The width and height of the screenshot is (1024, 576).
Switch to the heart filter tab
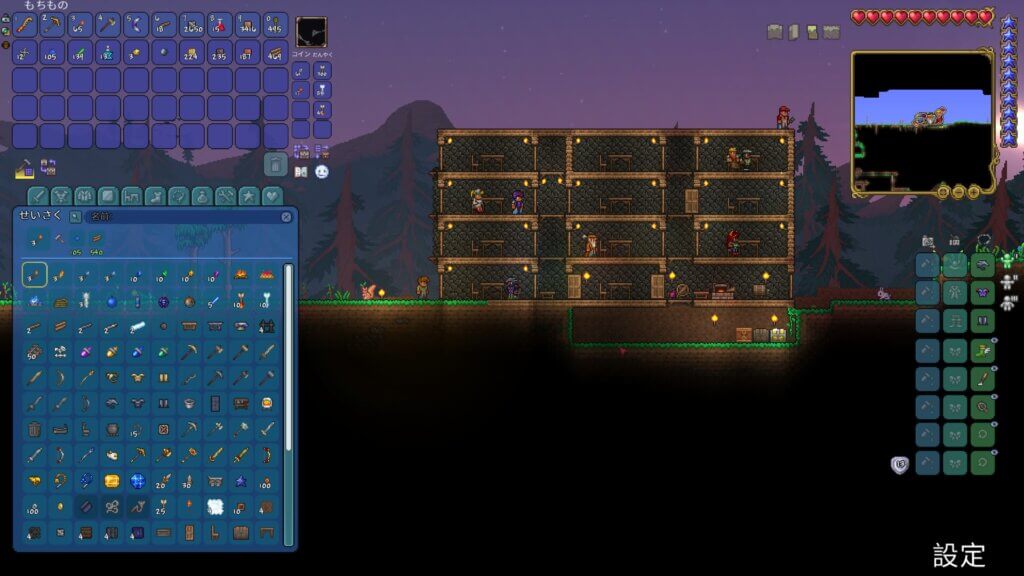[x=271, y=195]
